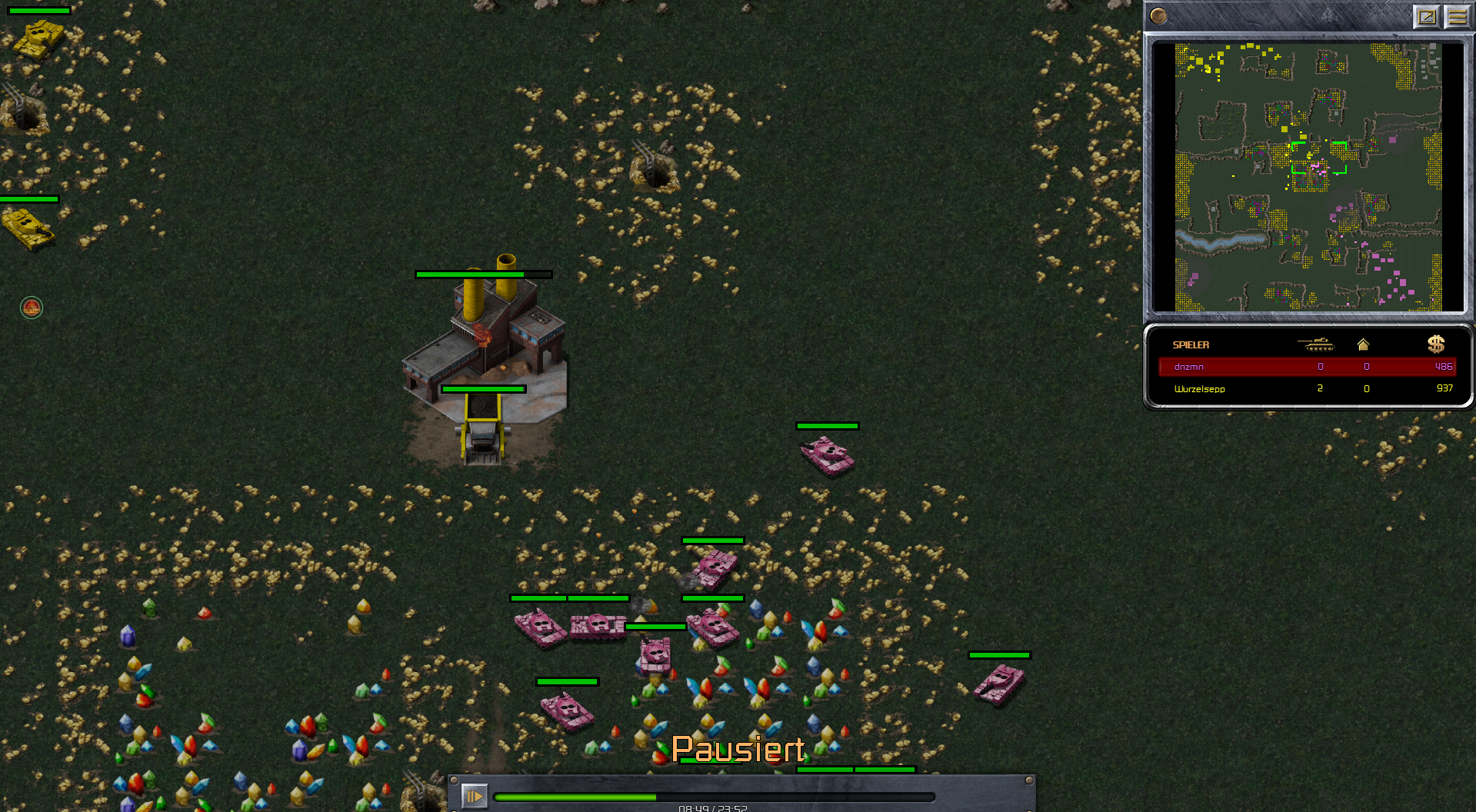The width and height of the screenshot is (1476, 812).
Task: Click the replay play/pause button
Action: [474, 796]
